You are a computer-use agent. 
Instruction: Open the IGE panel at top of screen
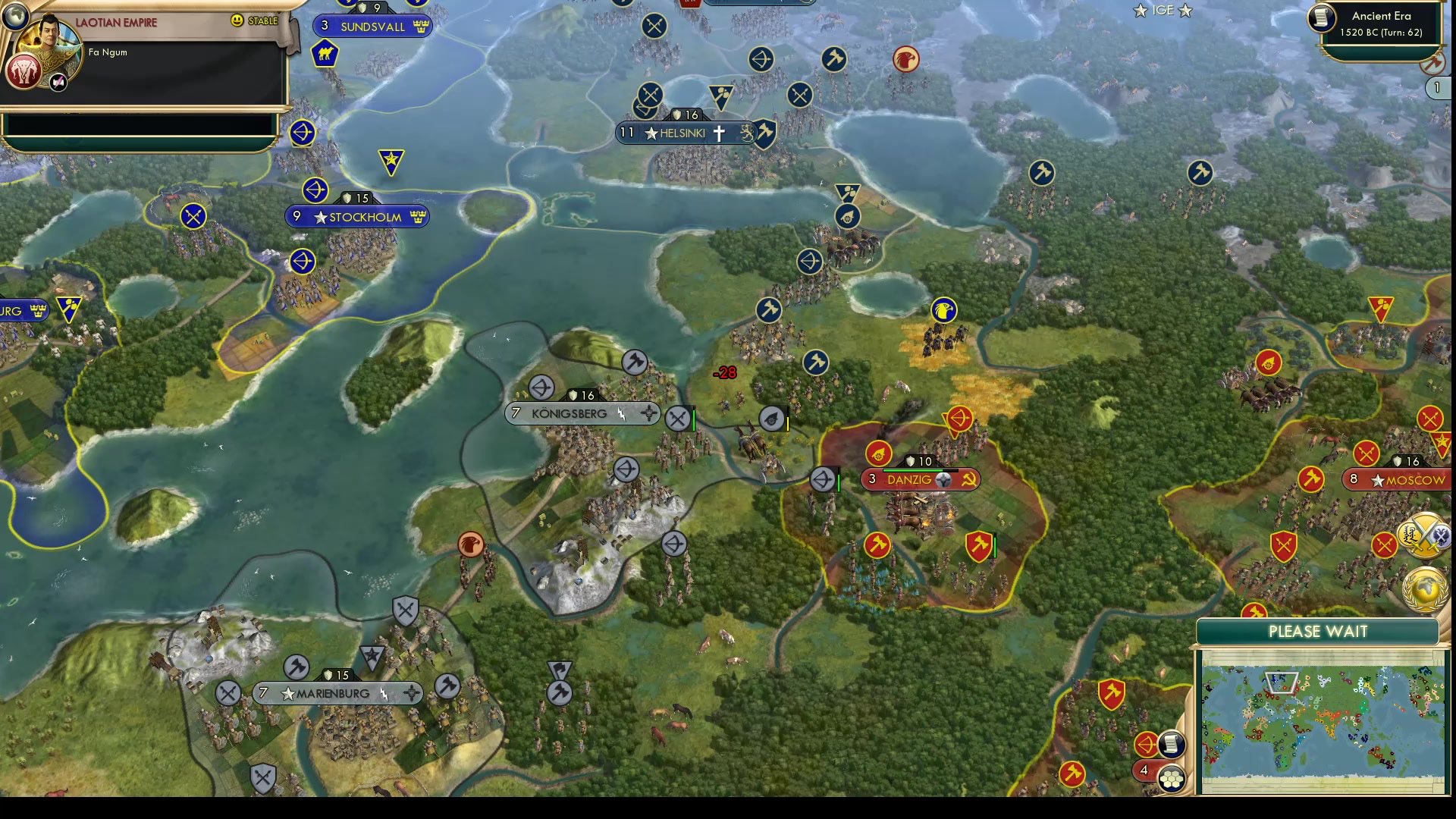pyautogui.click(x=1162, y=11)
